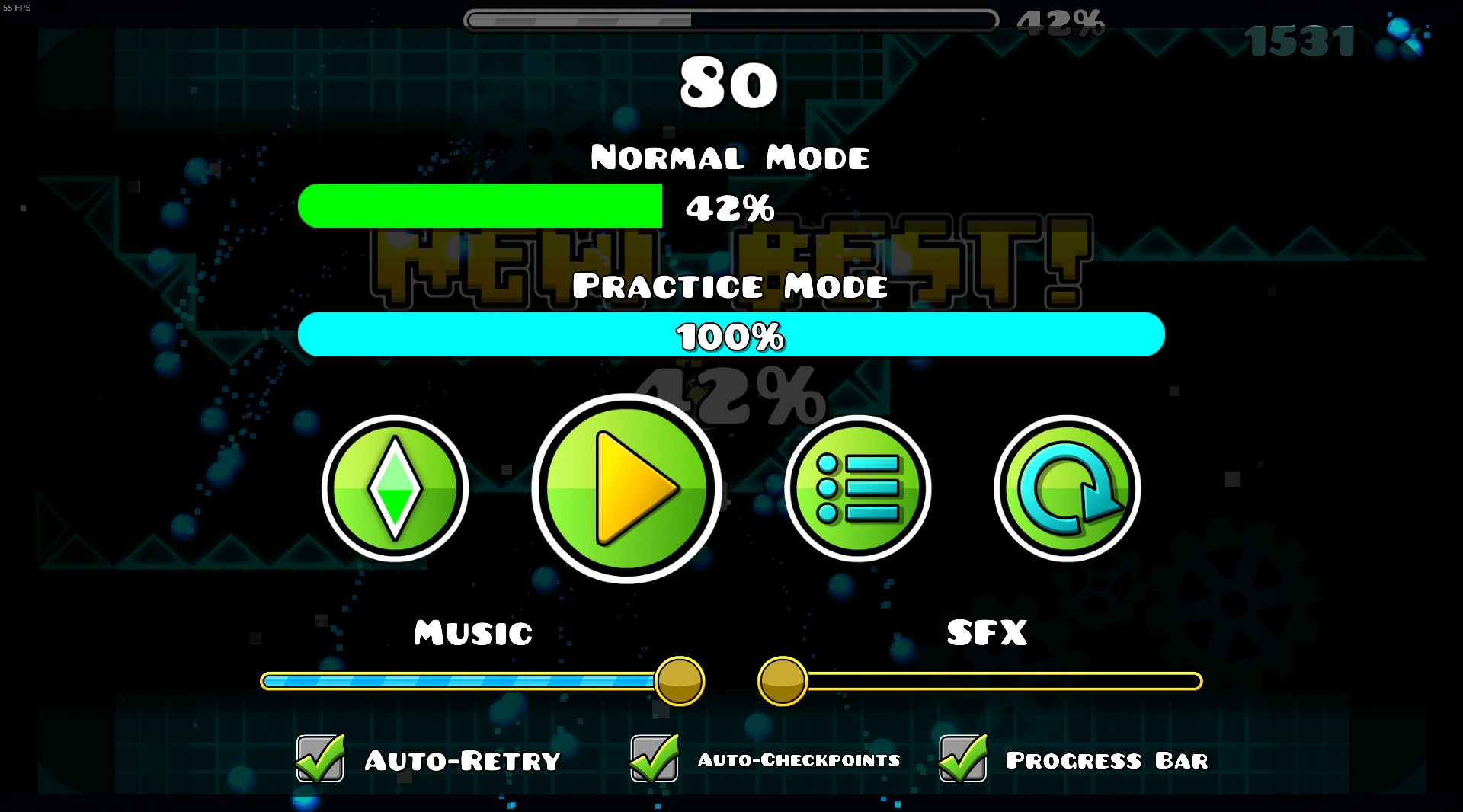Click the attempt number 80
The height and width of the screenshot is (812, 1463).
pos(729,85)
